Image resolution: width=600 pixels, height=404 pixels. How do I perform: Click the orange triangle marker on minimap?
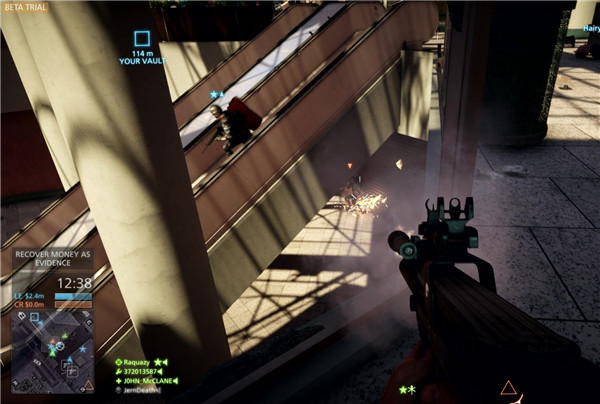88,384
